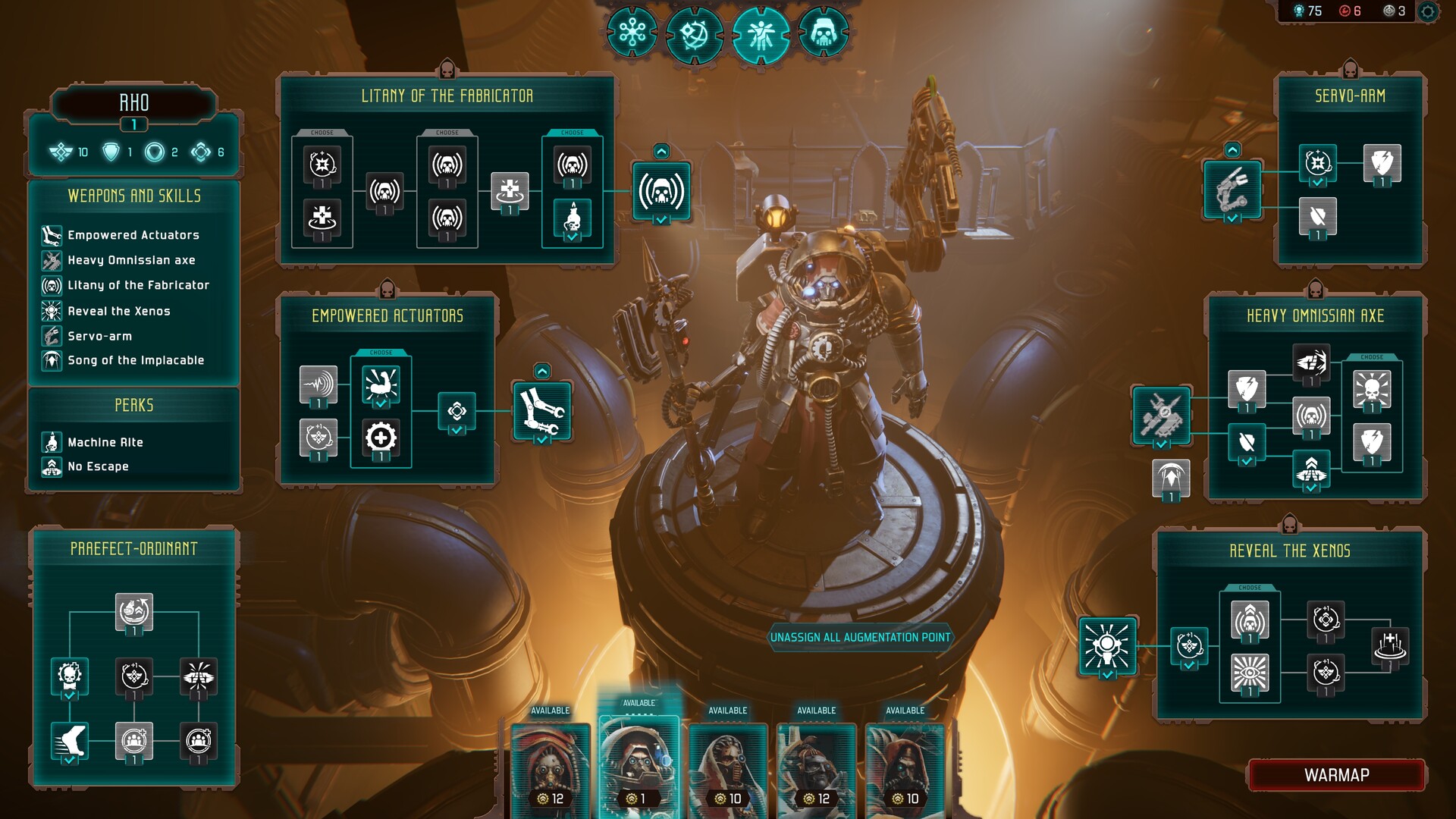
Task: Select the Empowered Actuators main arm icon
Action: (541, 411)
